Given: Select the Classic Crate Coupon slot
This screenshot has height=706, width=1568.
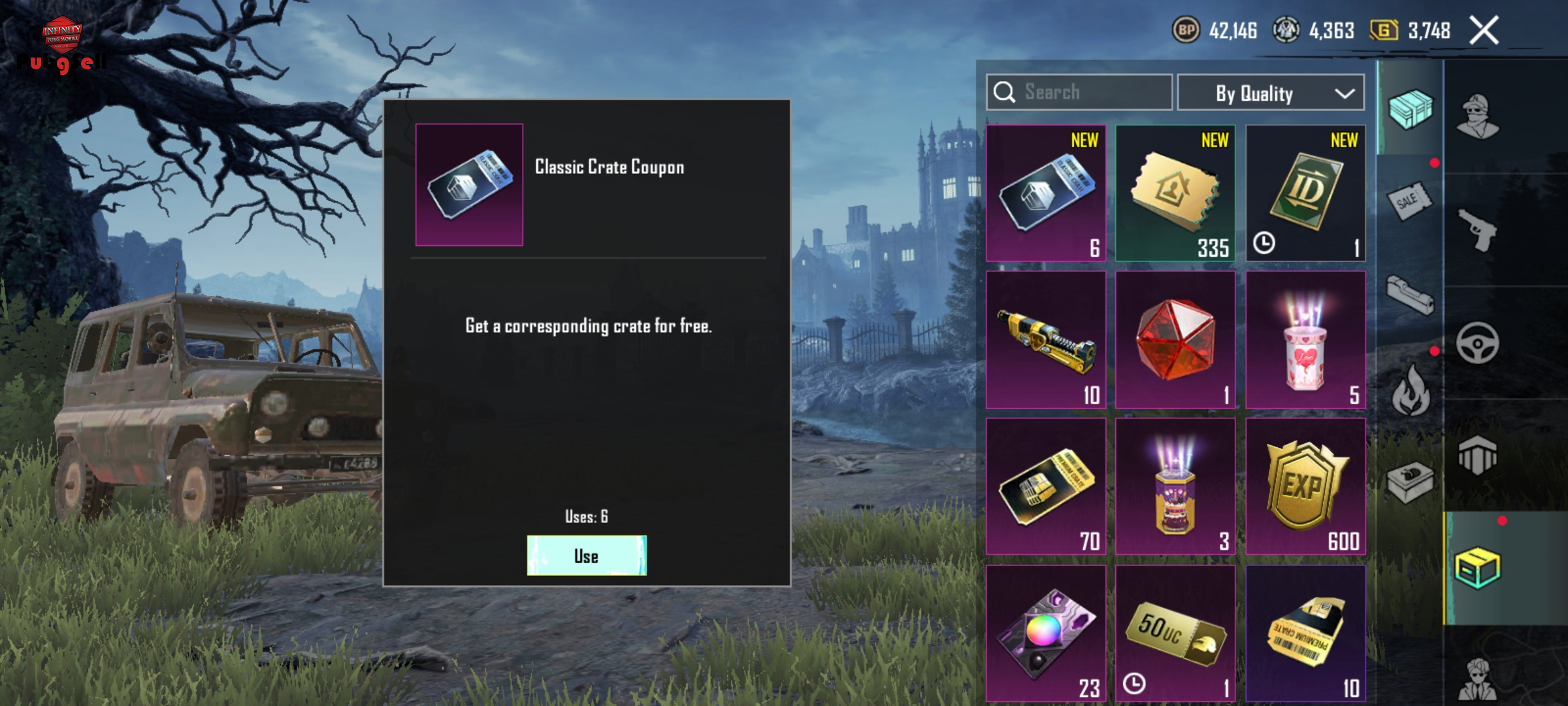Looking at the screenshot, I should (x=1045, y=193).
